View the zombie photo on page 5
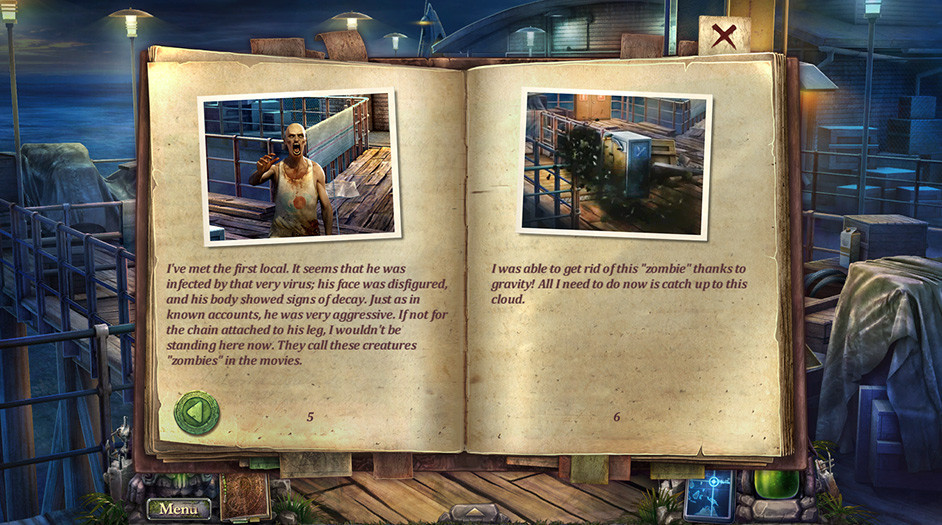The image size is (942, 525). click(x=297, y=166)
